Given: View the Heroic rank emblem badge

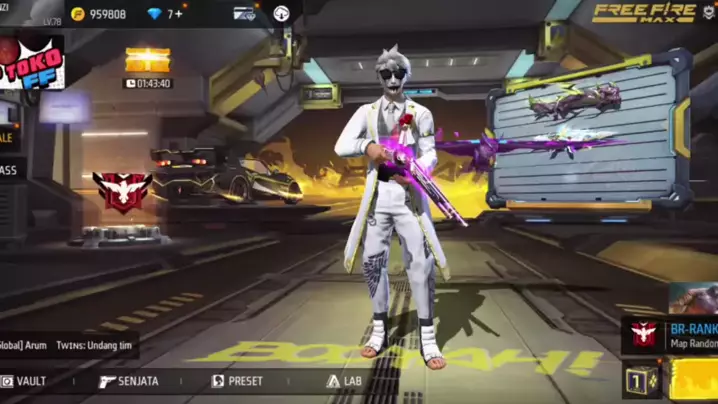Looking at the screenshot, I should coord(122,192).
